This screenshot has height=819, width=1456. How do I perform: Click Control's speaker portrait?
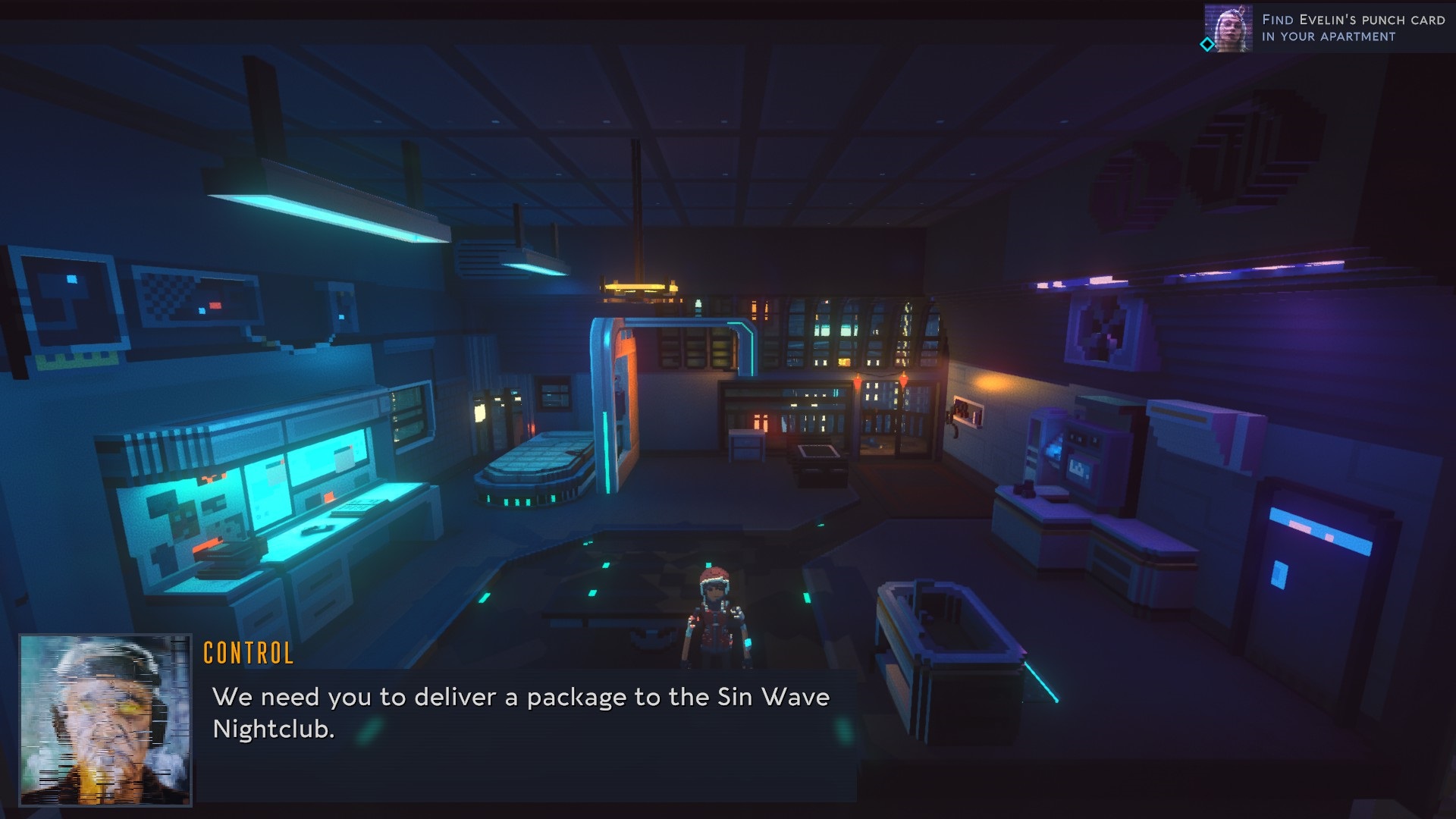(x=105, y=720)
